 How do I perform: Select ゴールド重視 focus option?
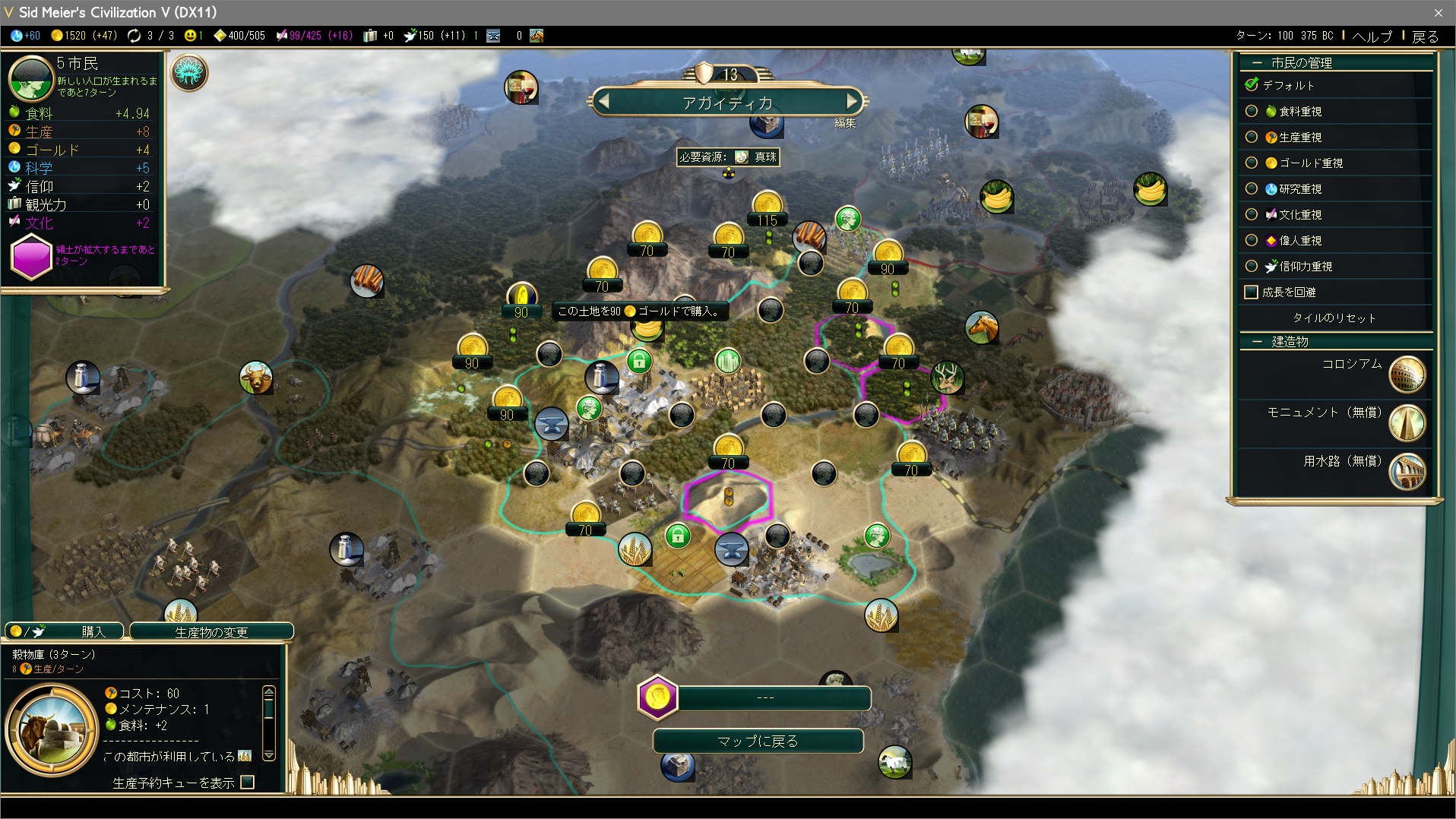[1252, 163]
